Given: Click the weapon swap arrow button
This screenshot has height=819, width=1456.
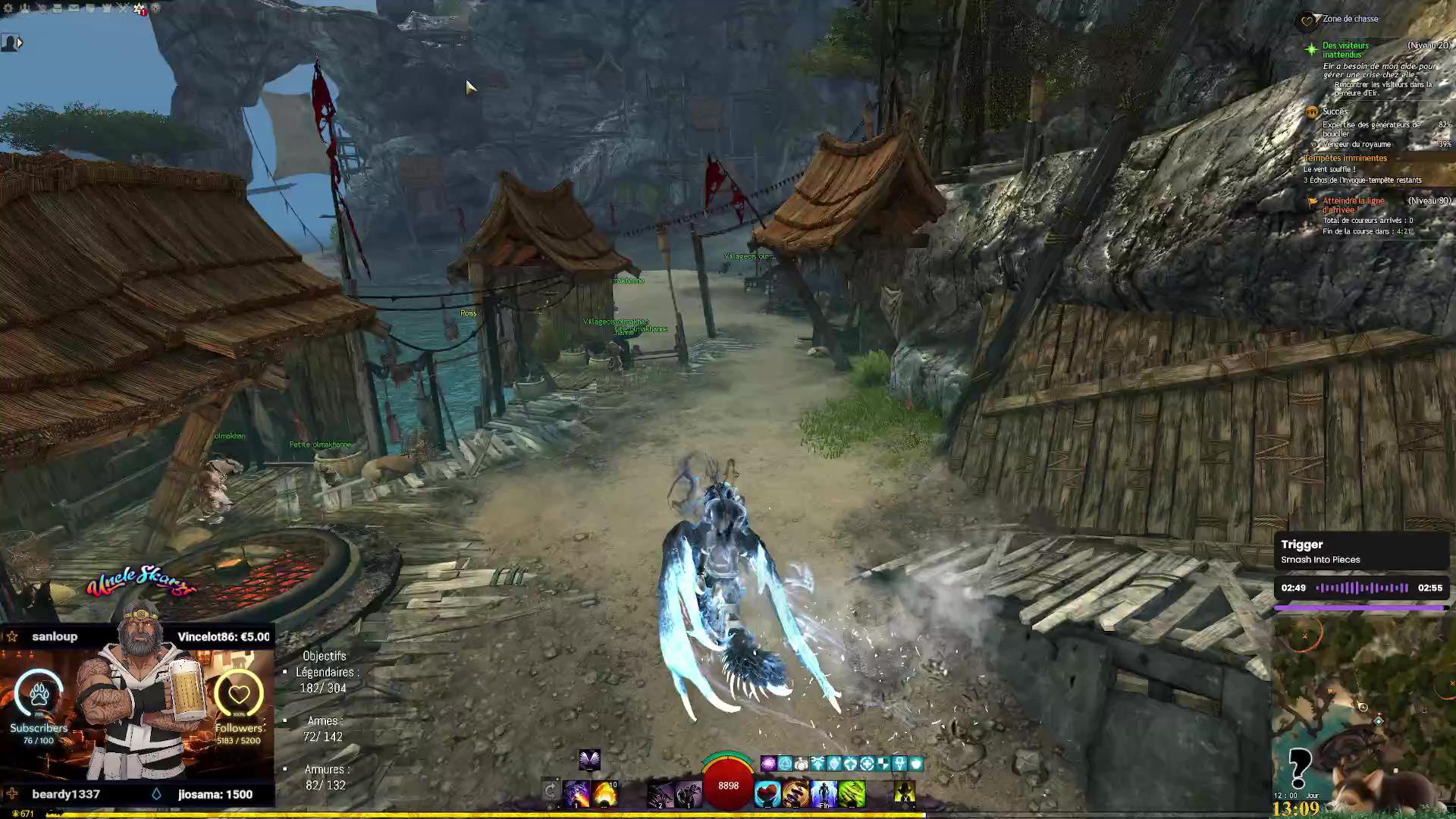Looking at the screenshot, I should [x=551, y=792].
